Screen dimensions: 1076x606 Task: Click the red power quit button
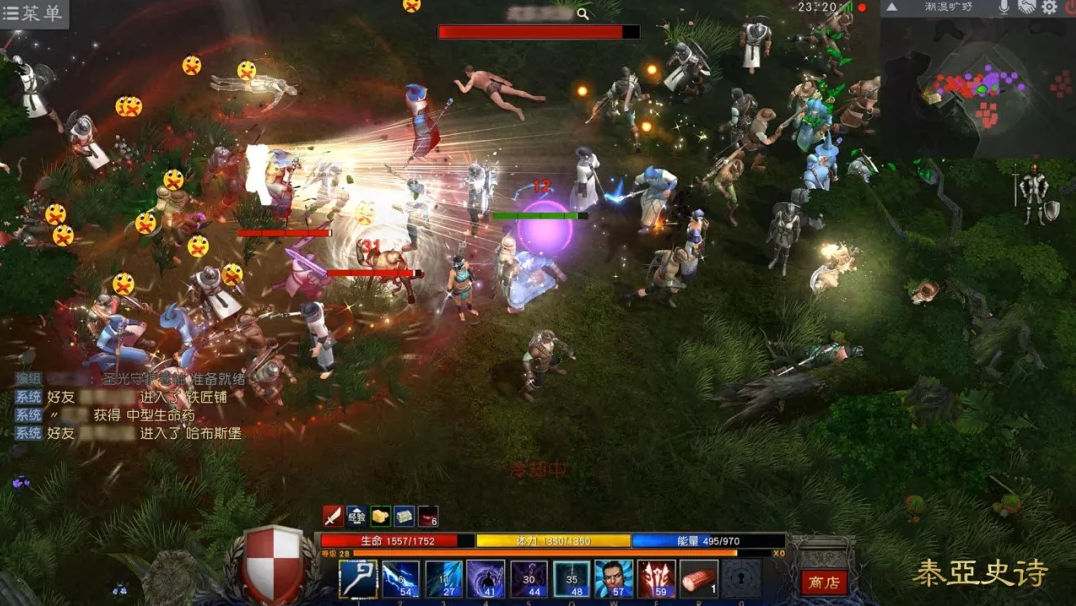[1069, 7]
